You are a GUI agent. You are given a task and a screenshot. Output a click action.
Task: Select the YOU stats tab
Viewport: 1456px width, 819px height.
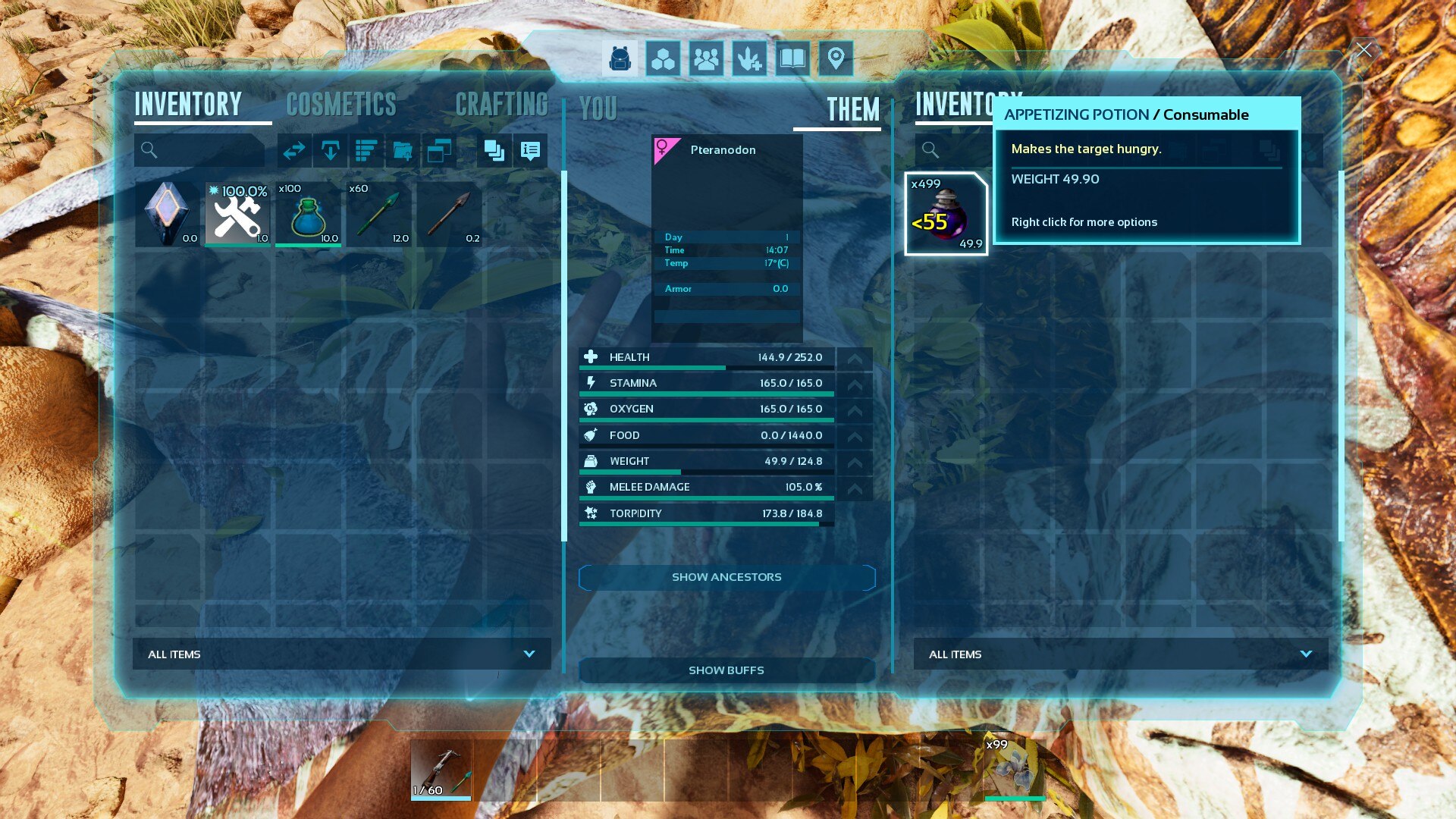[598, 109]
